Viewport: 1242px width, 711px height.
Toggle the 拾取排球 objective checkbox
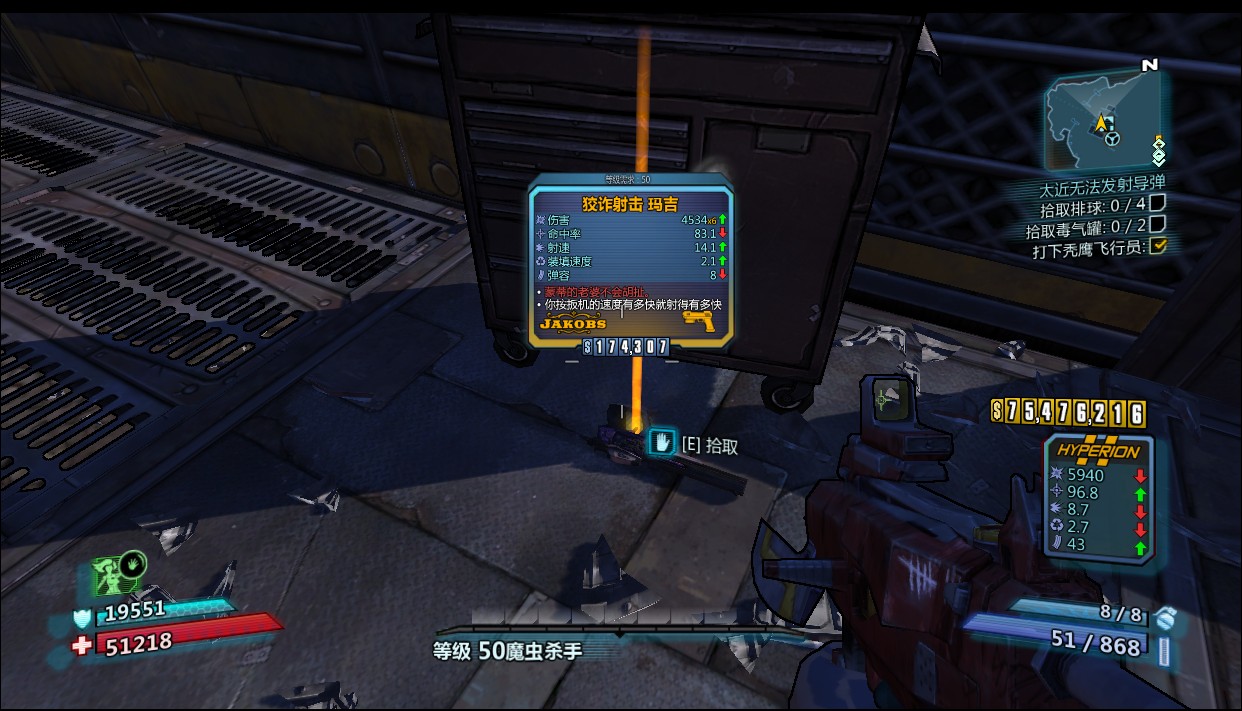tap(1157, 203)
